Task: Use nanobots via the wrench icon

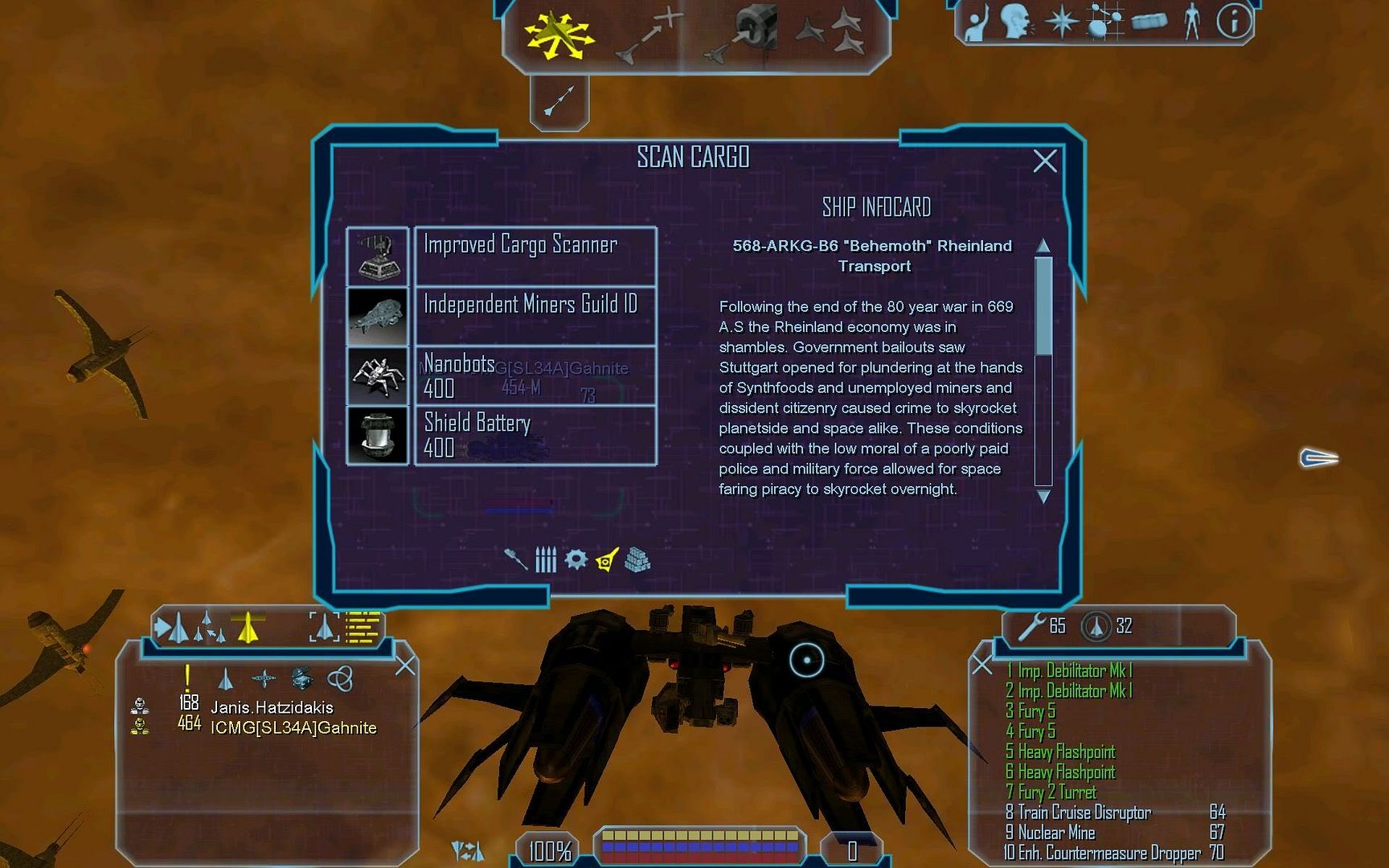Action: 1032,626
